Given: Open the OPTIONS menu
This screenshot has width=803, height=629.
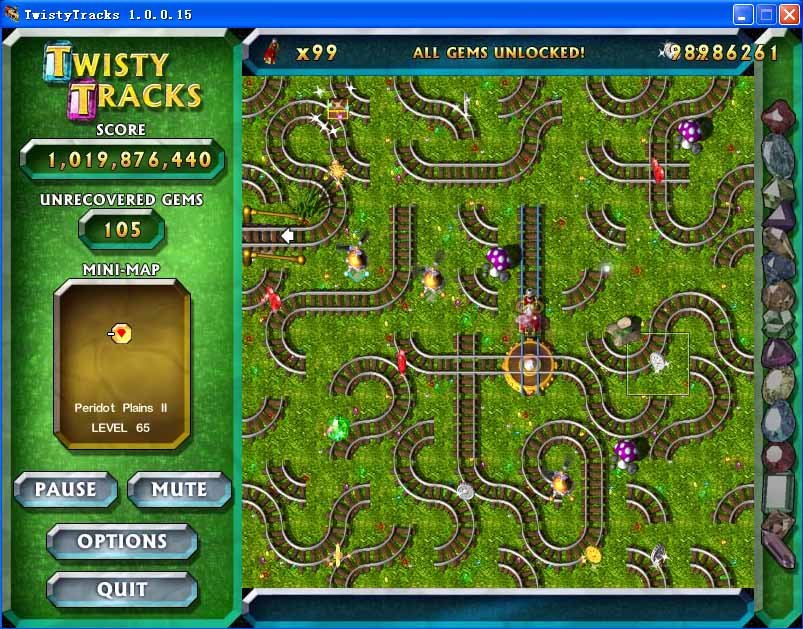Looking at the screenshot, I should (122, 542).
